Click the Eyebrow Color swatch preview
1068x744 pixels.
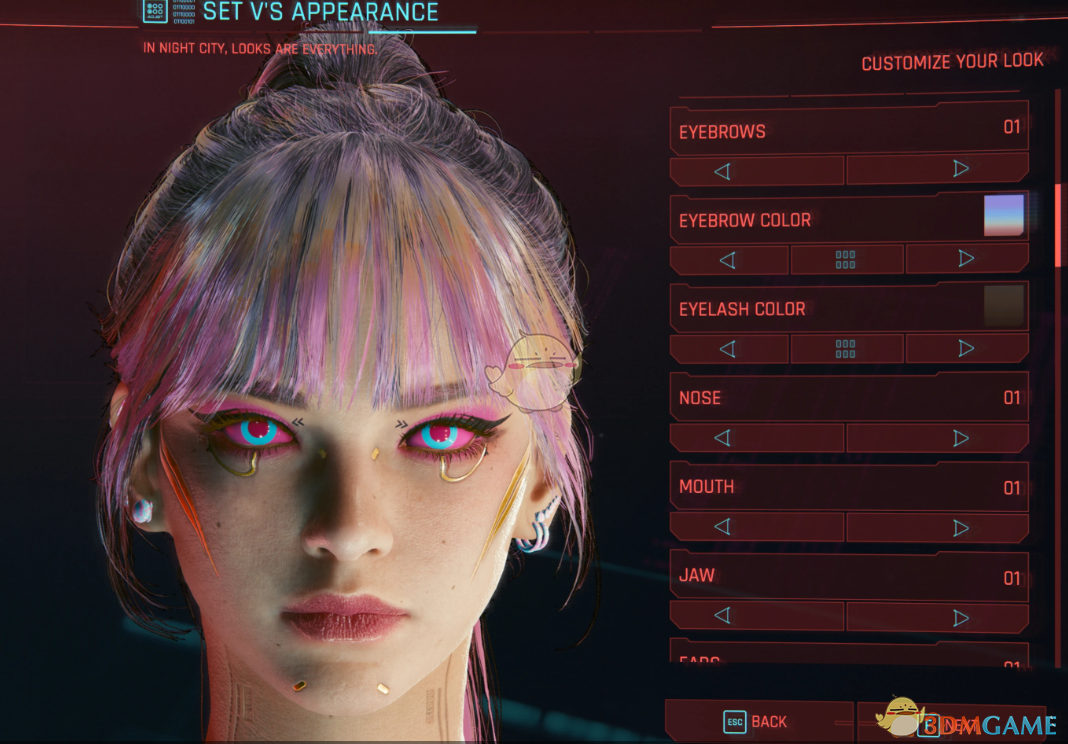point(1004,216)
